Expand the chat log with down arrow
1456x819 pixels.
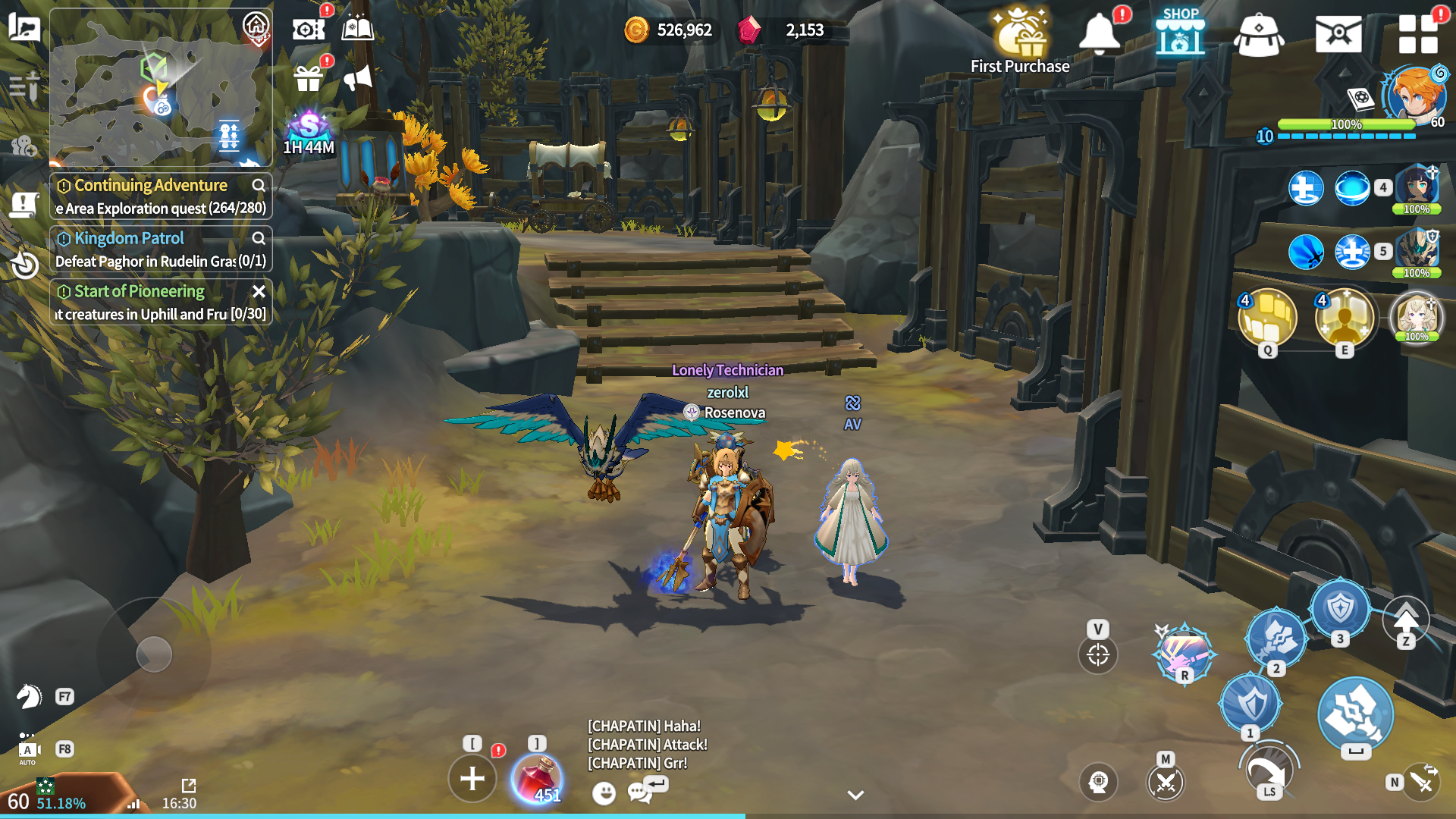point(855,795)
